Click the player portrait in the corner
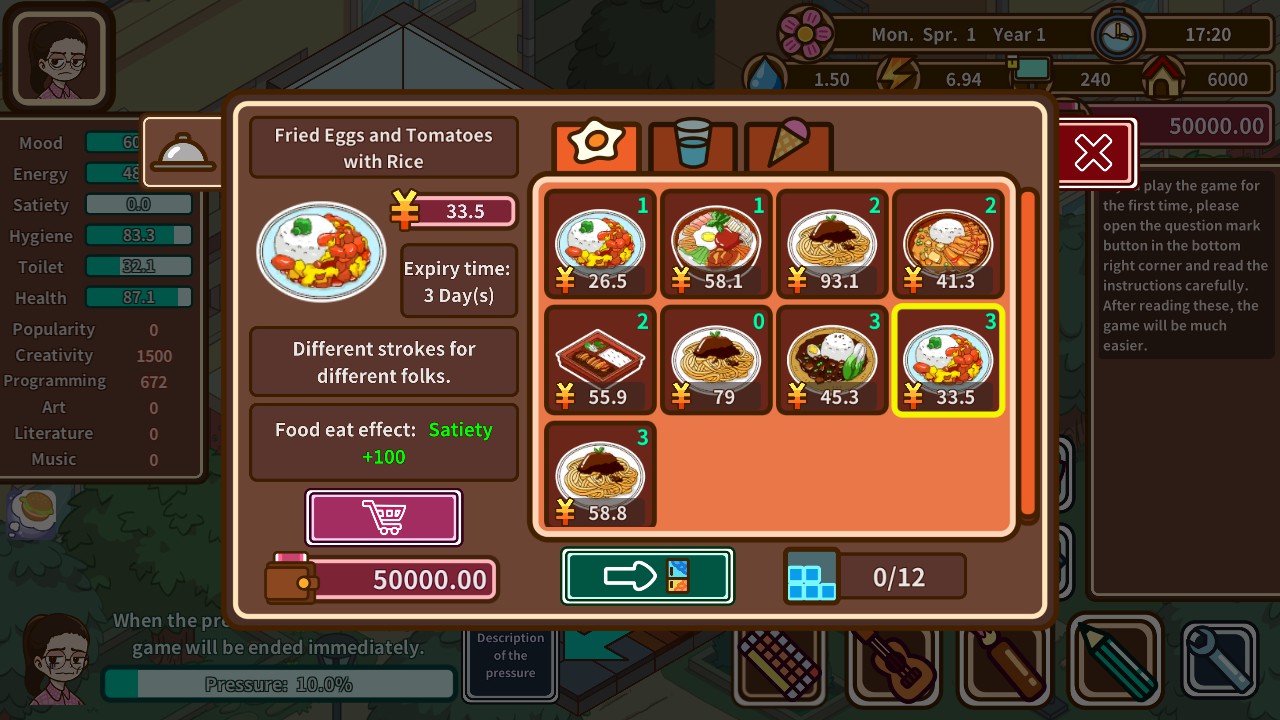Viewport: 1280px width, 720px height. tap(59, 59)
